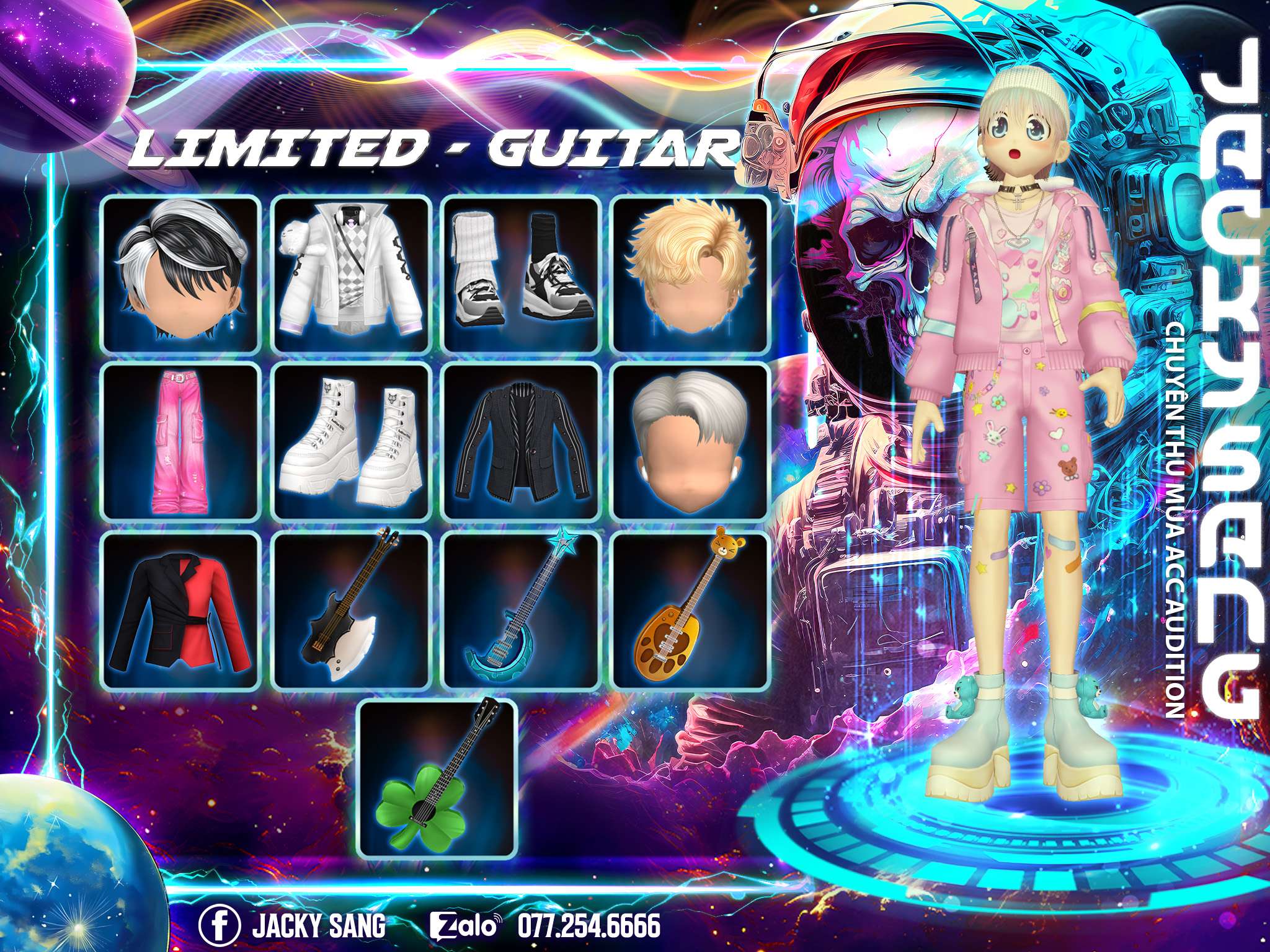The width and height of the screenshot is (1270, 952).
Task: Select the black and white hair tile
Action: point(180,274)
